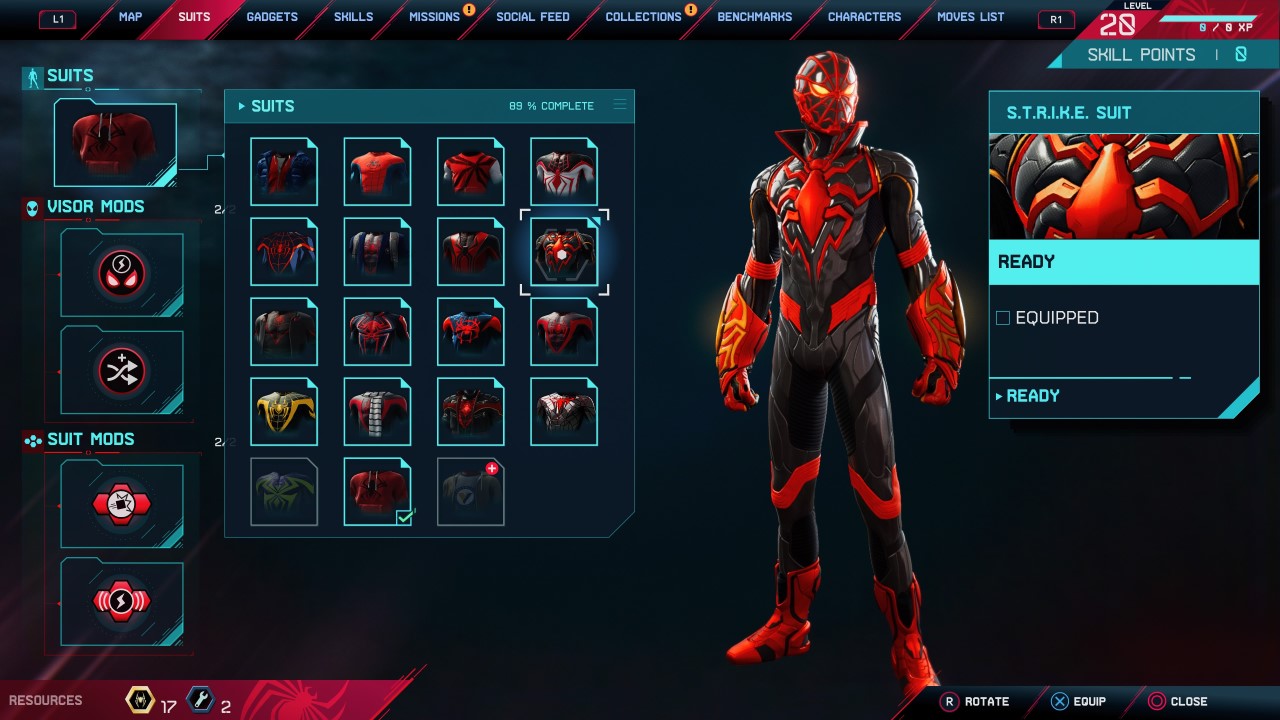The image size is (1280, 720).
Task: Open the GADGETS tab
Action: [271, 17]
